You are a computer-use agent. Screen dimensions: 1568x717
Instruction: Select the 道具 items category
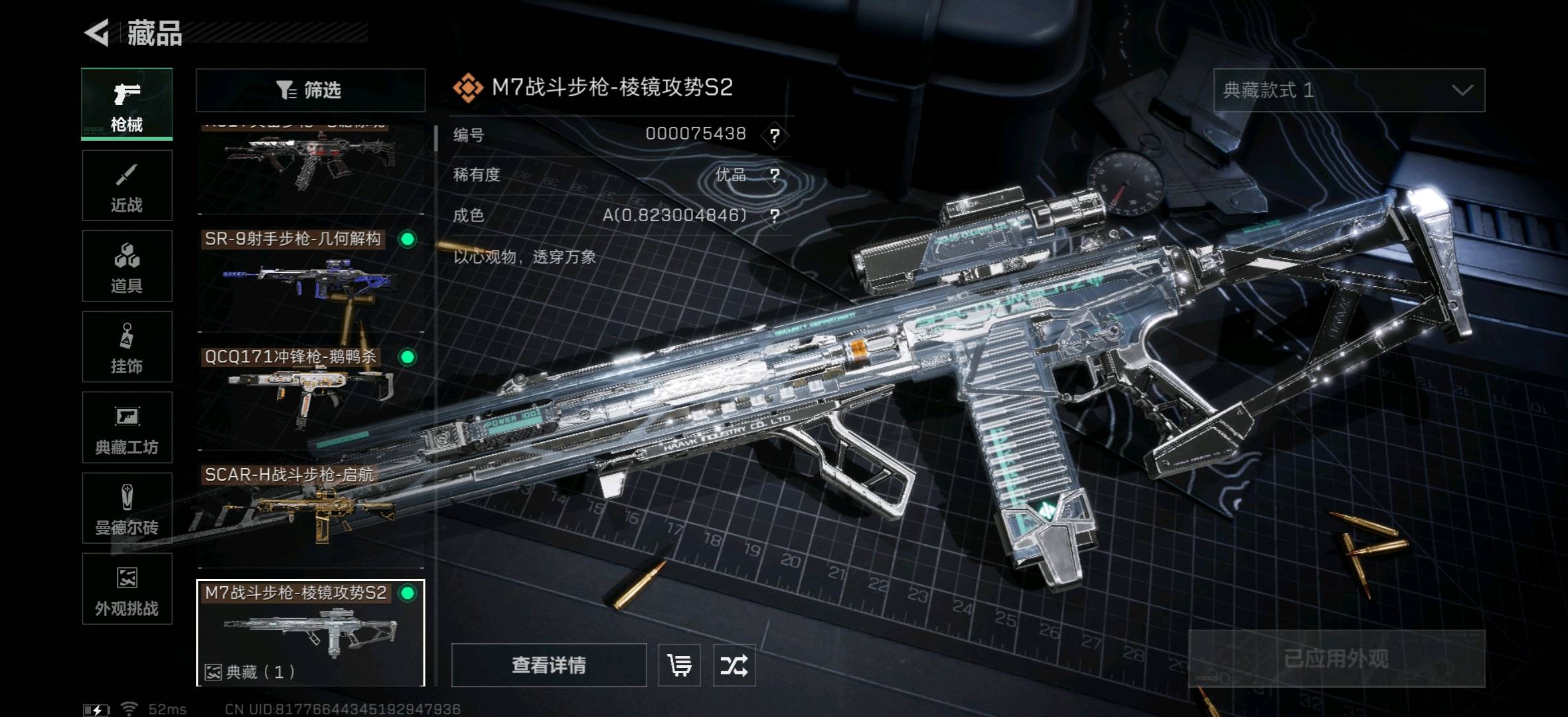pyautogui.click(x=127, y=266)
